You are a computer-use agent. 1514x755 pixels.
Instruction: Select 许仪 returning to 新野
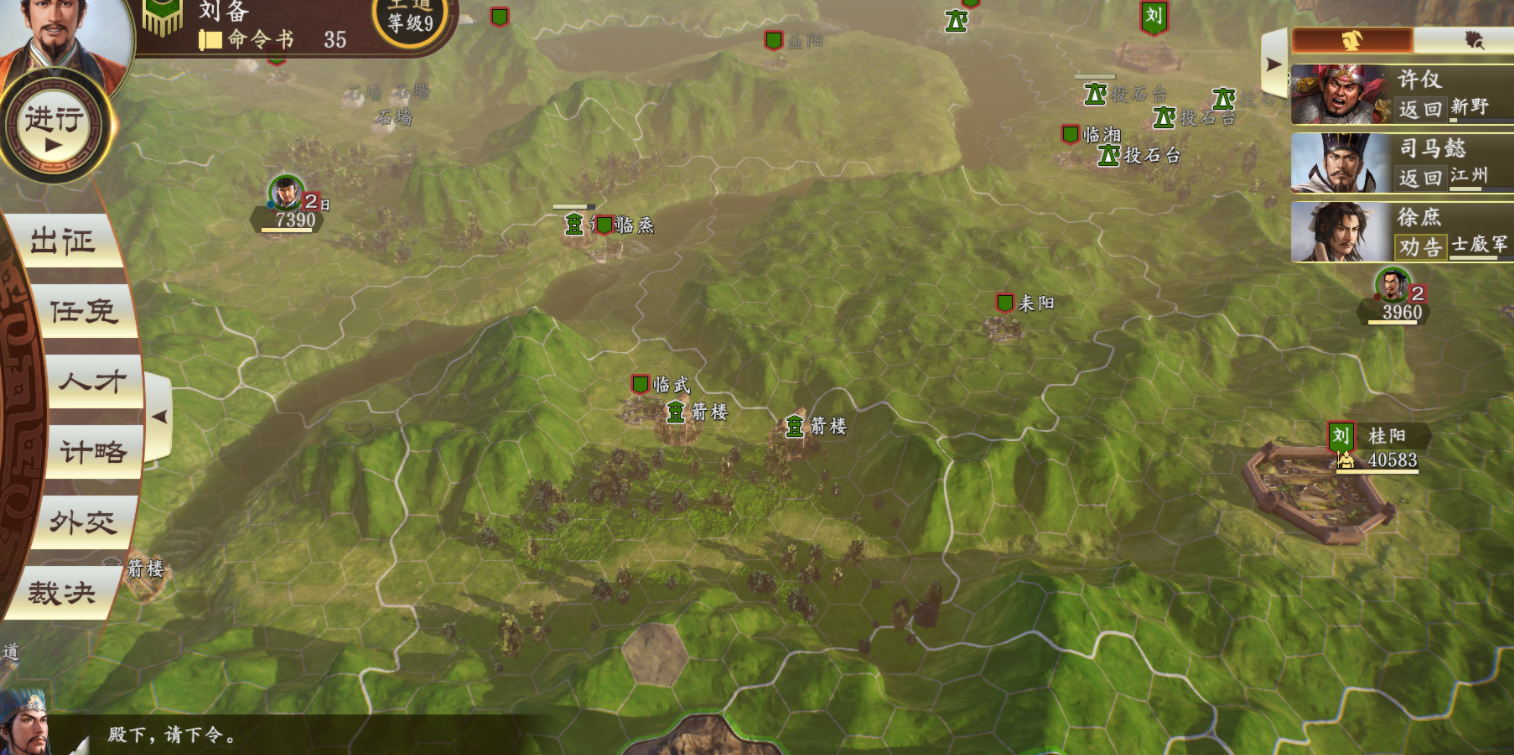1401,94
